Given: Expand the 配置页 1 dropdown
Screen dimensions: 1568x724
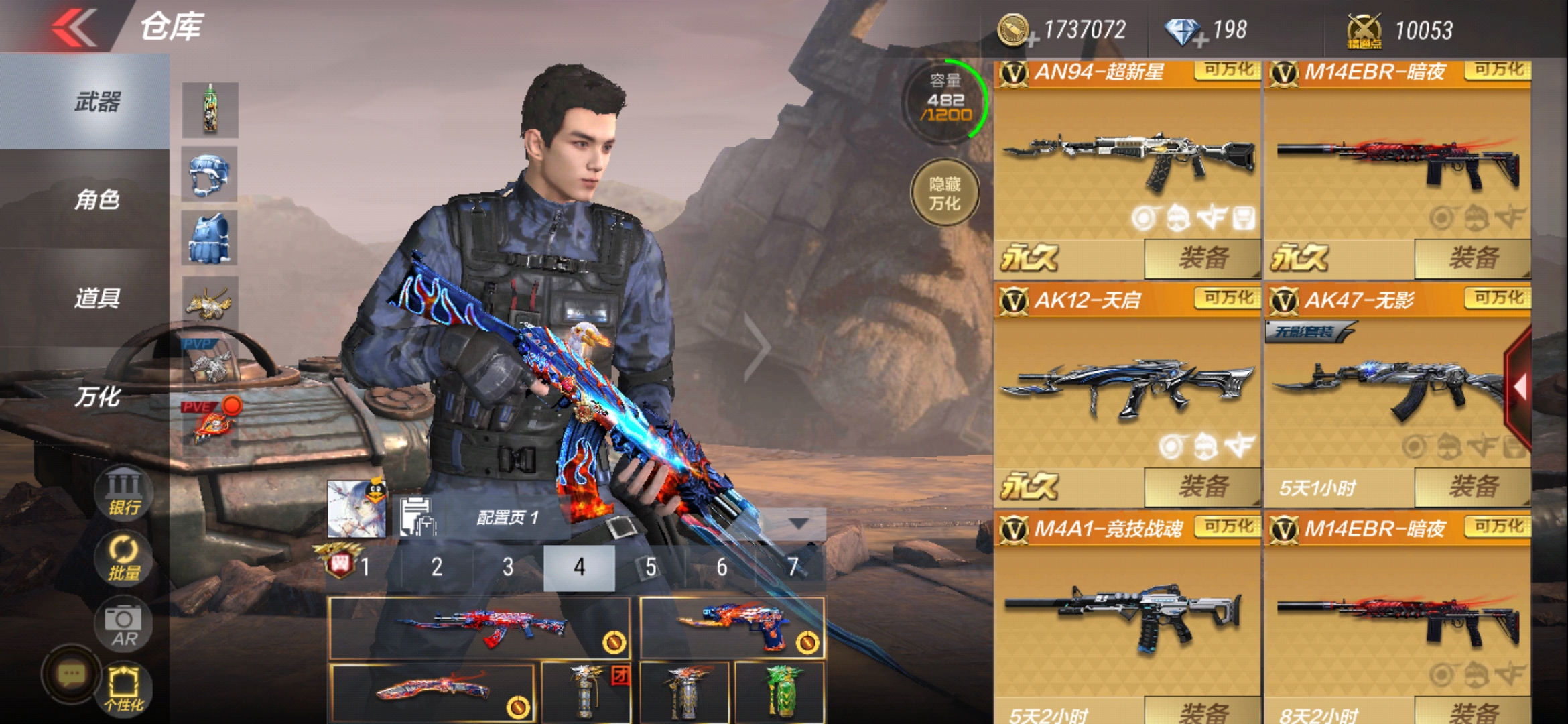Looking at the screenshot, I should [x=797, y=523].
